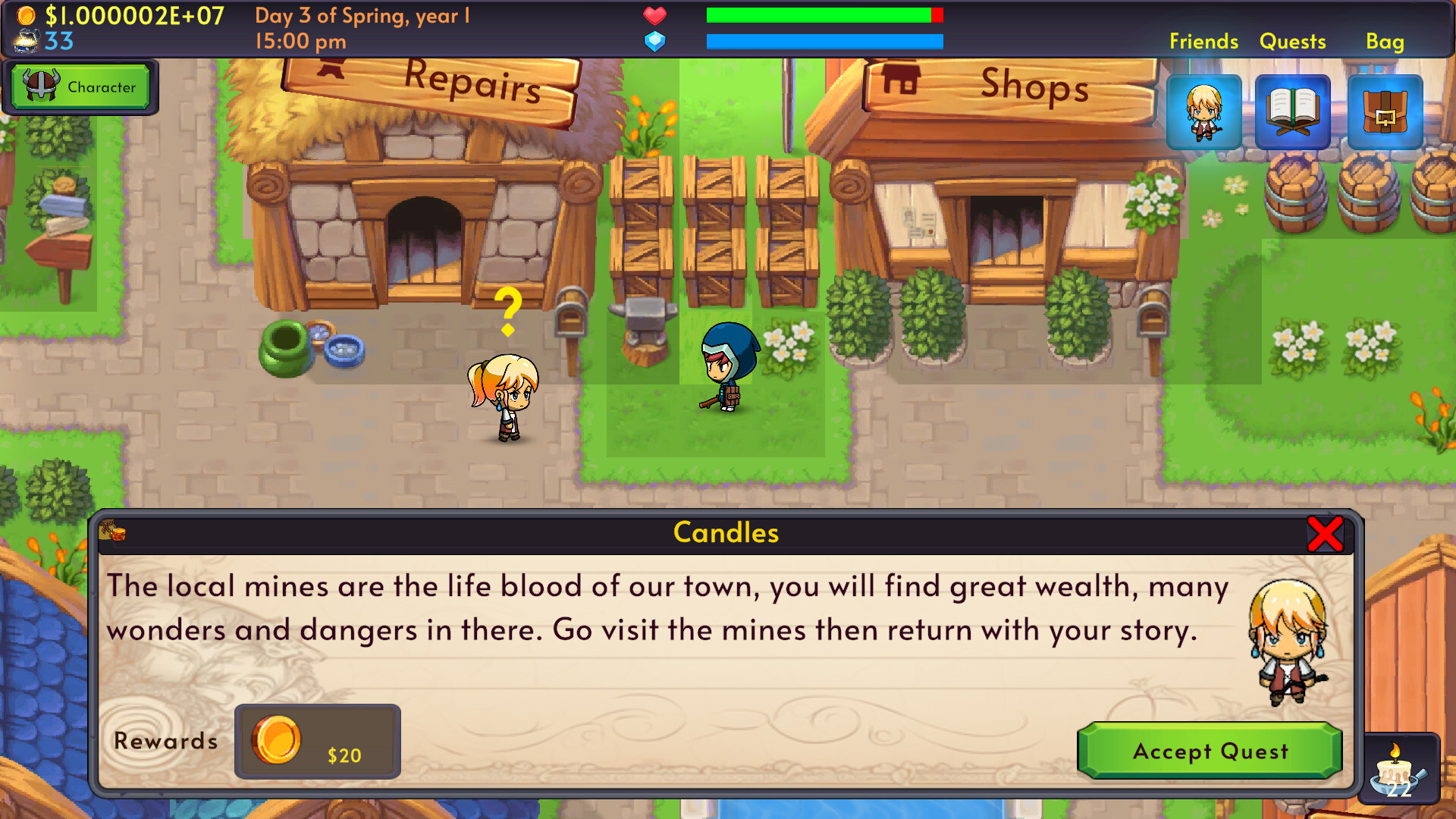Open the Friends menu
1456x819 pixels.
(x=1203, y=42)
